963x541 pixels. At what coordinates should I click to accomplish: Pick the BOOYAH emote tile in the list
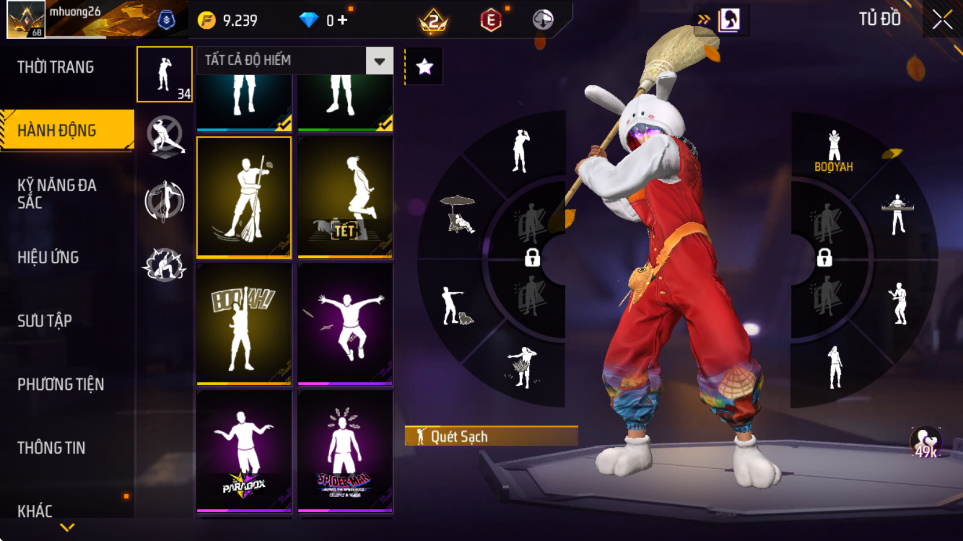[x=244, y=323]
